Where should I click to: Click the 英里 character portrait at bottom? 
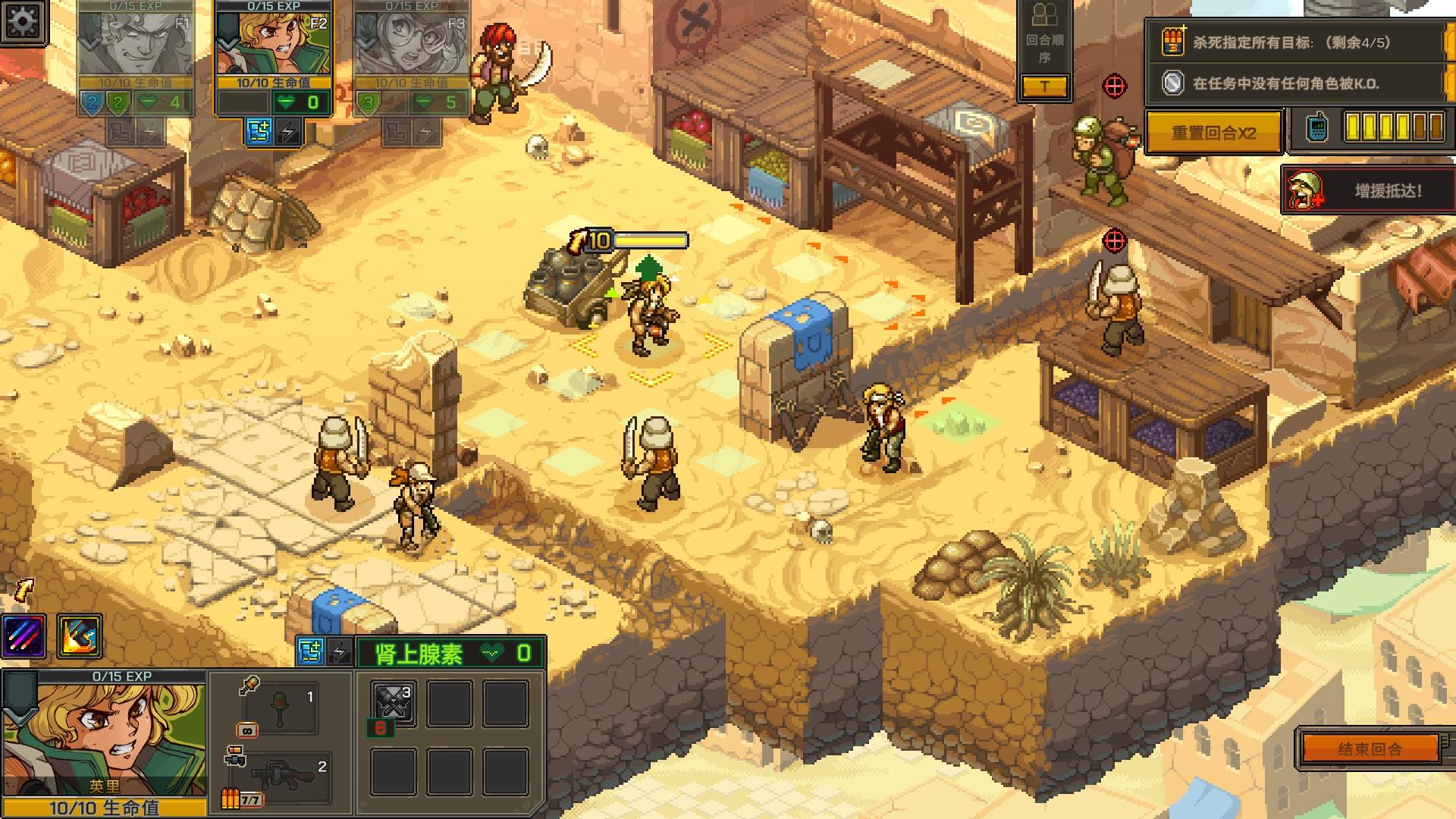click(x=105, y=732)
